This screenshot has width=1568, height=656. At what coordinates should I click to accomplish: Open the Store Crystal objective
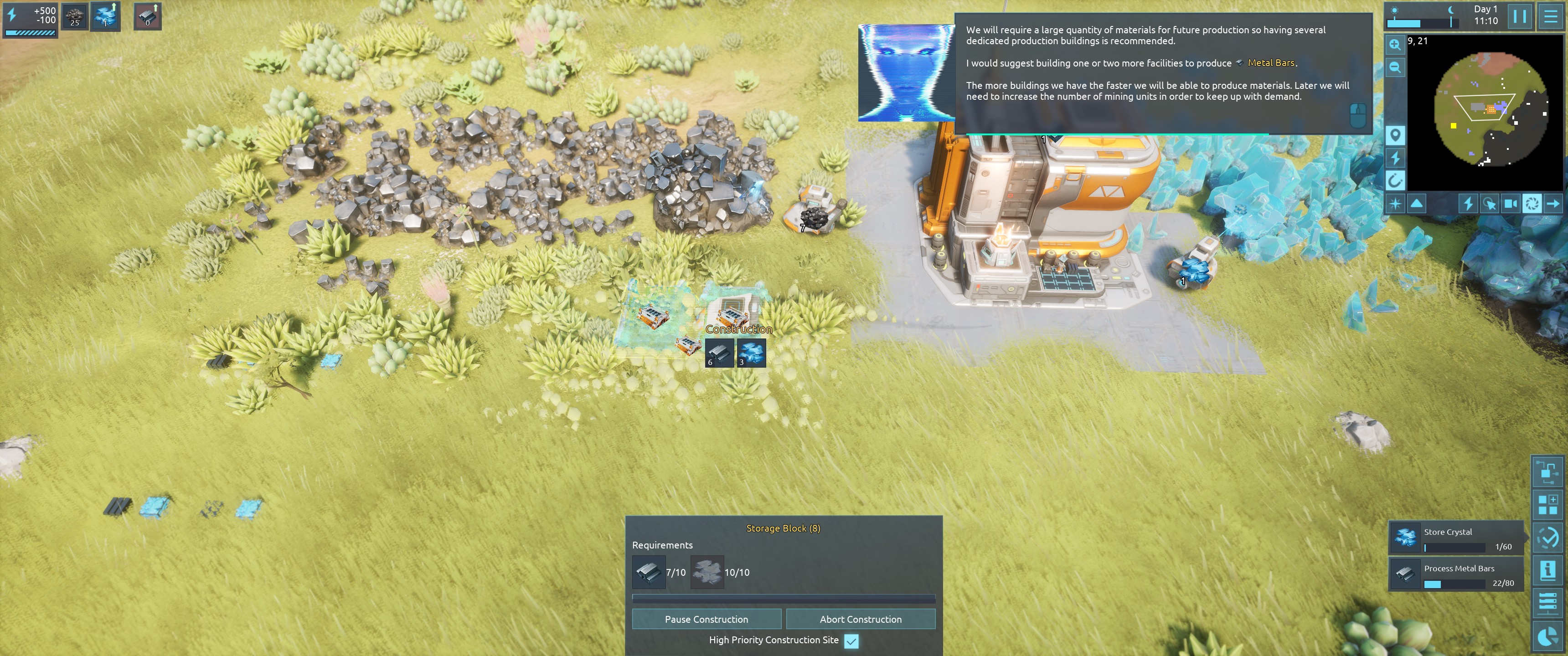(x=1455, y=538)
